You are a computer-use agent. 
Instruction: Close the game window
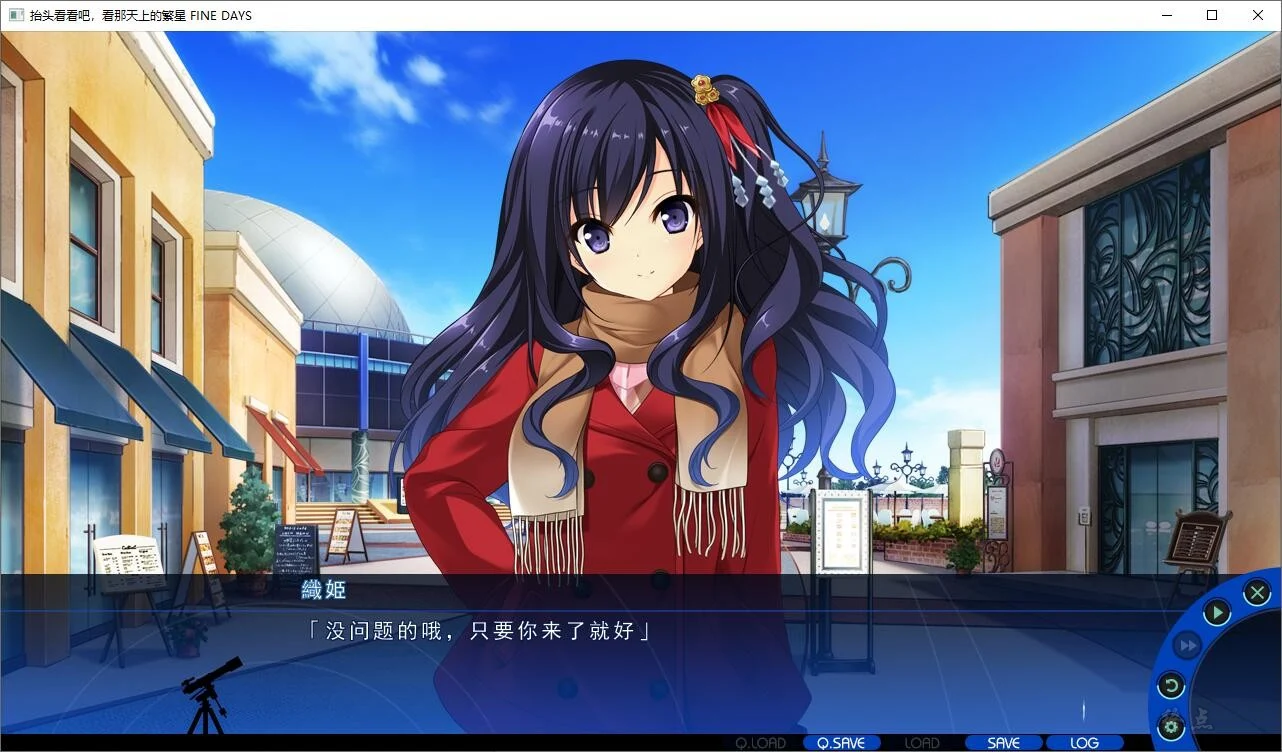tap(1258, 15)
